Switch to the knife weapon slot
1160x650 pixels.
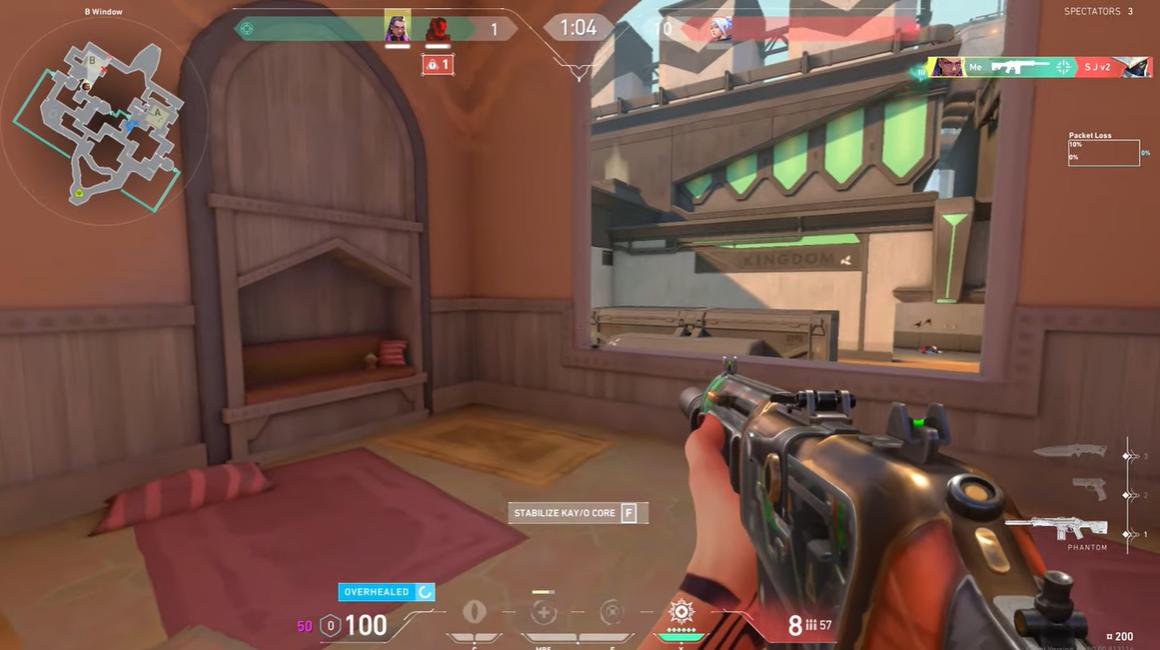1070,452
